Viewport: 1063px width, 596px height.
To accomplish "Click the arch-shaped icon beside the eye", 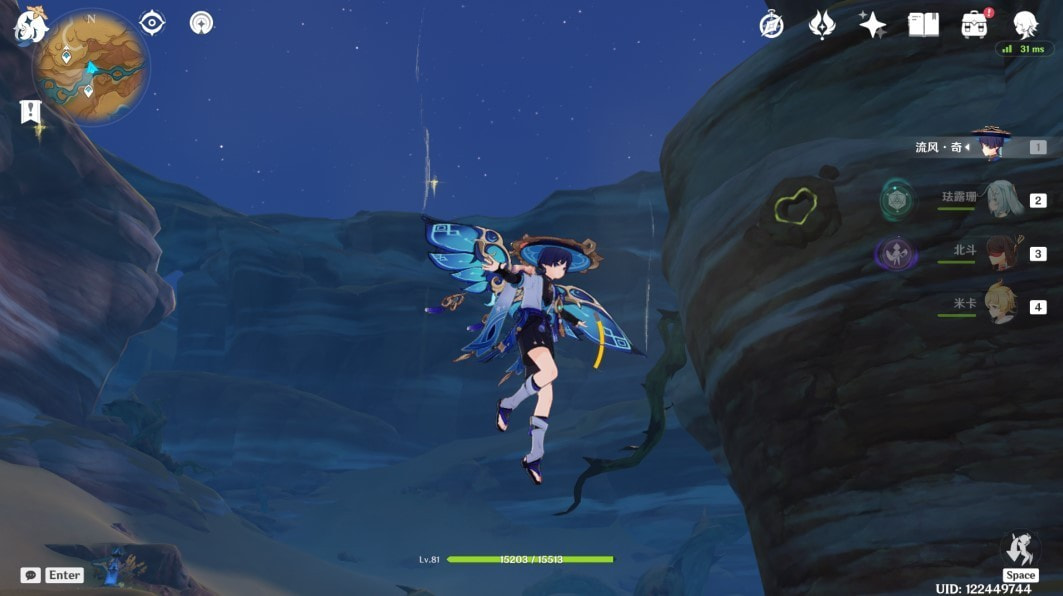I will [201, 22].
